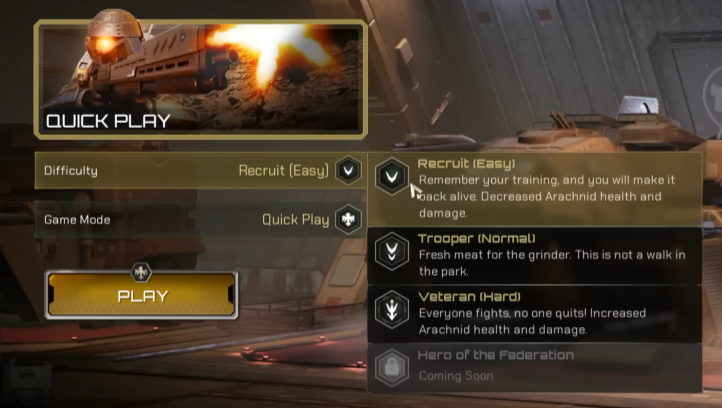Screen dimensions: 722x408
Task: Open the Game Mode selector row
Action: click(x=200, y=220)
